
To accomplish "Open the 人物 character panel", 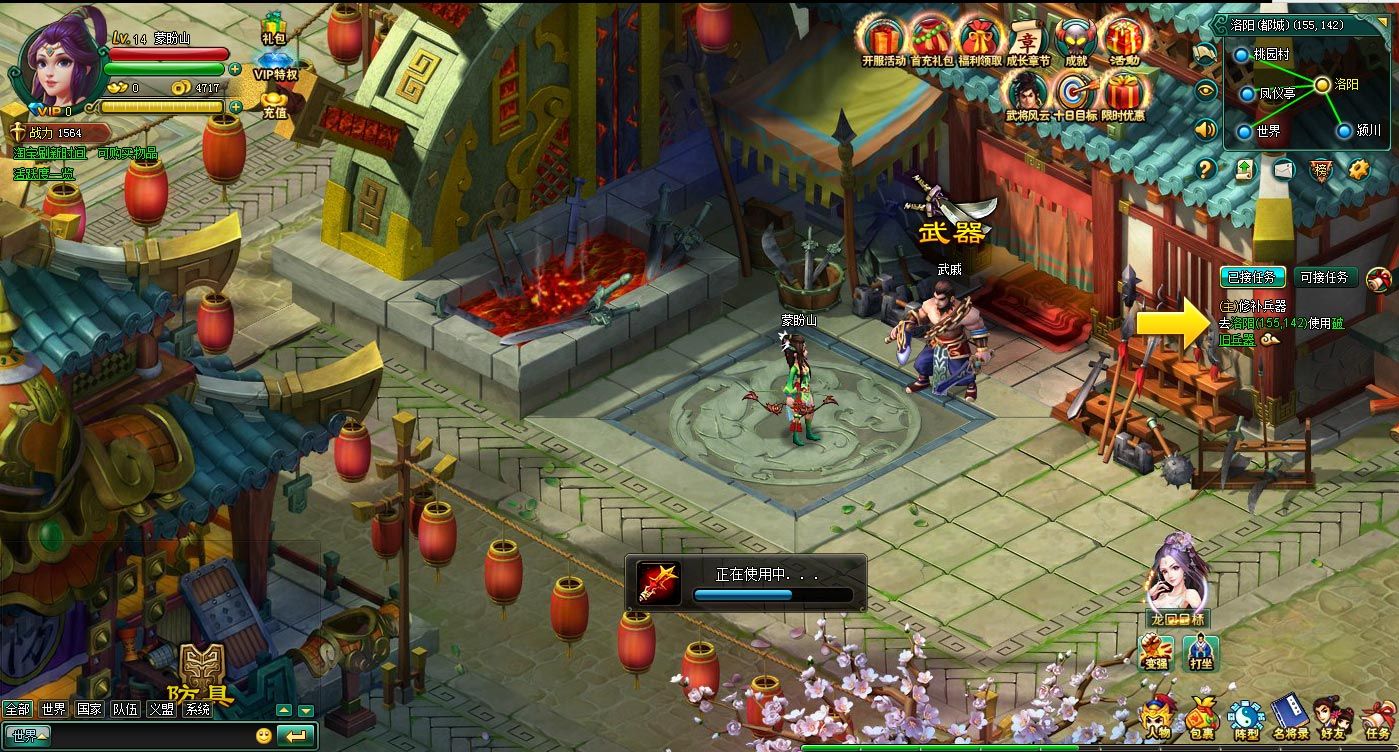I will point(1159,719).
